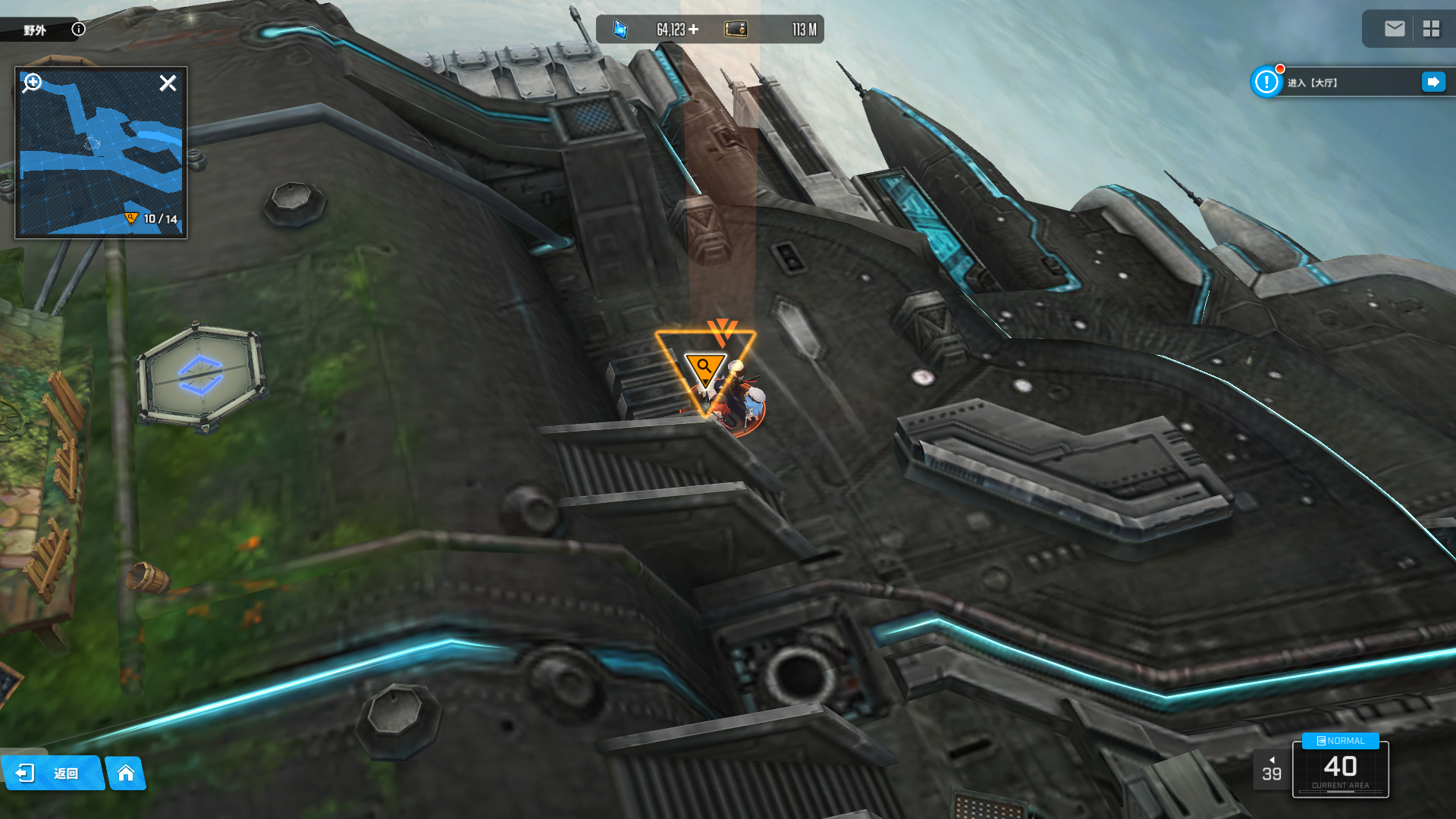Image resolution: width=1456 pixels, height=819 pixels.
Task: Return home with the house button
Action: [126, 773]
